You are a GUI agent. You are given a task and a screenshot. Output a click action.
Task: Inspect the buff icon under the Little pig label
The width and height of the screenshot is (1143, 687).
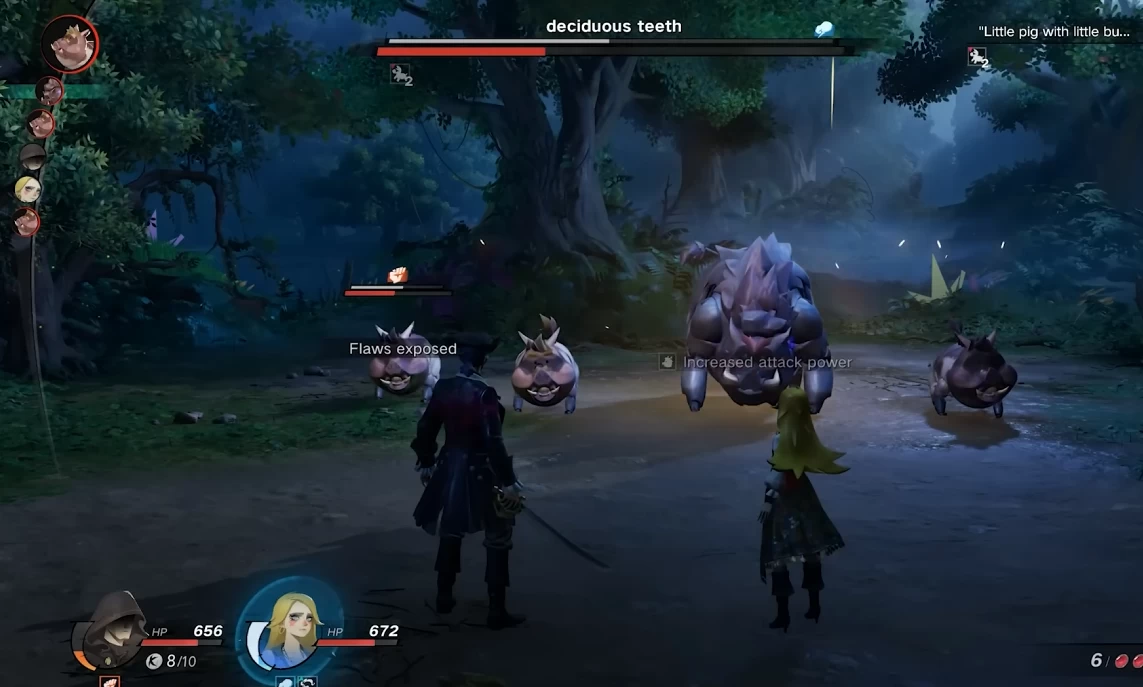[977, 57]
